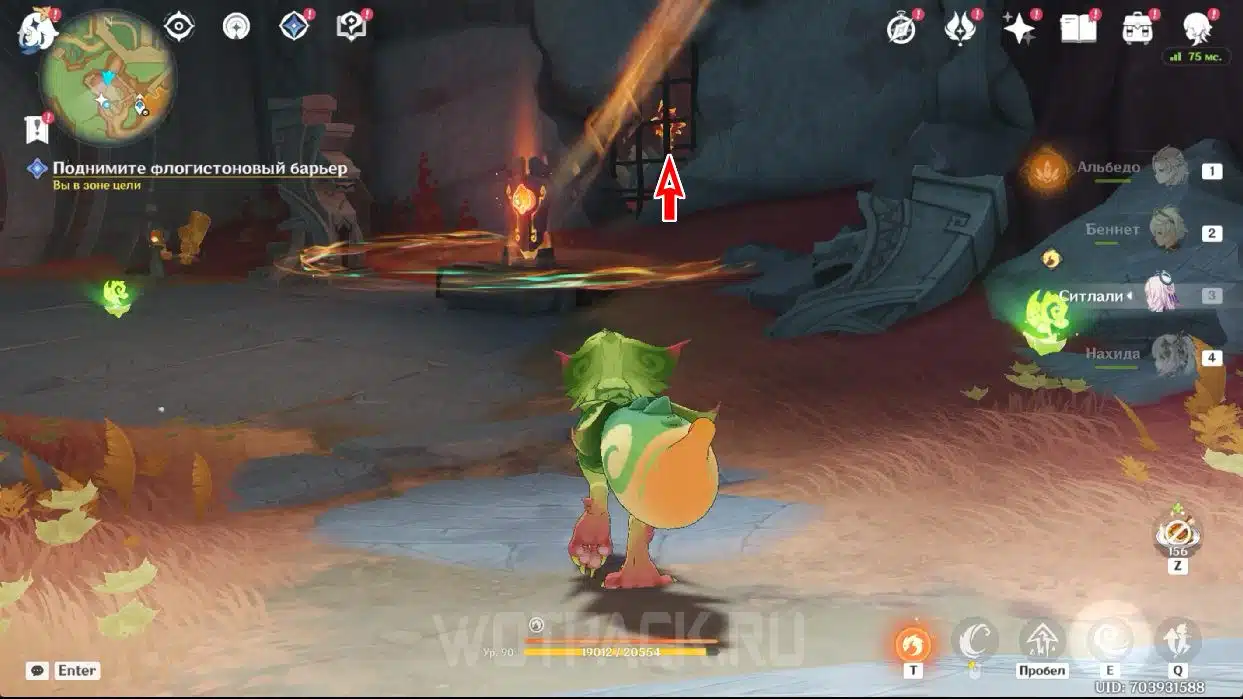Open the adventurer handbook book icon

tap(1078, 28)
